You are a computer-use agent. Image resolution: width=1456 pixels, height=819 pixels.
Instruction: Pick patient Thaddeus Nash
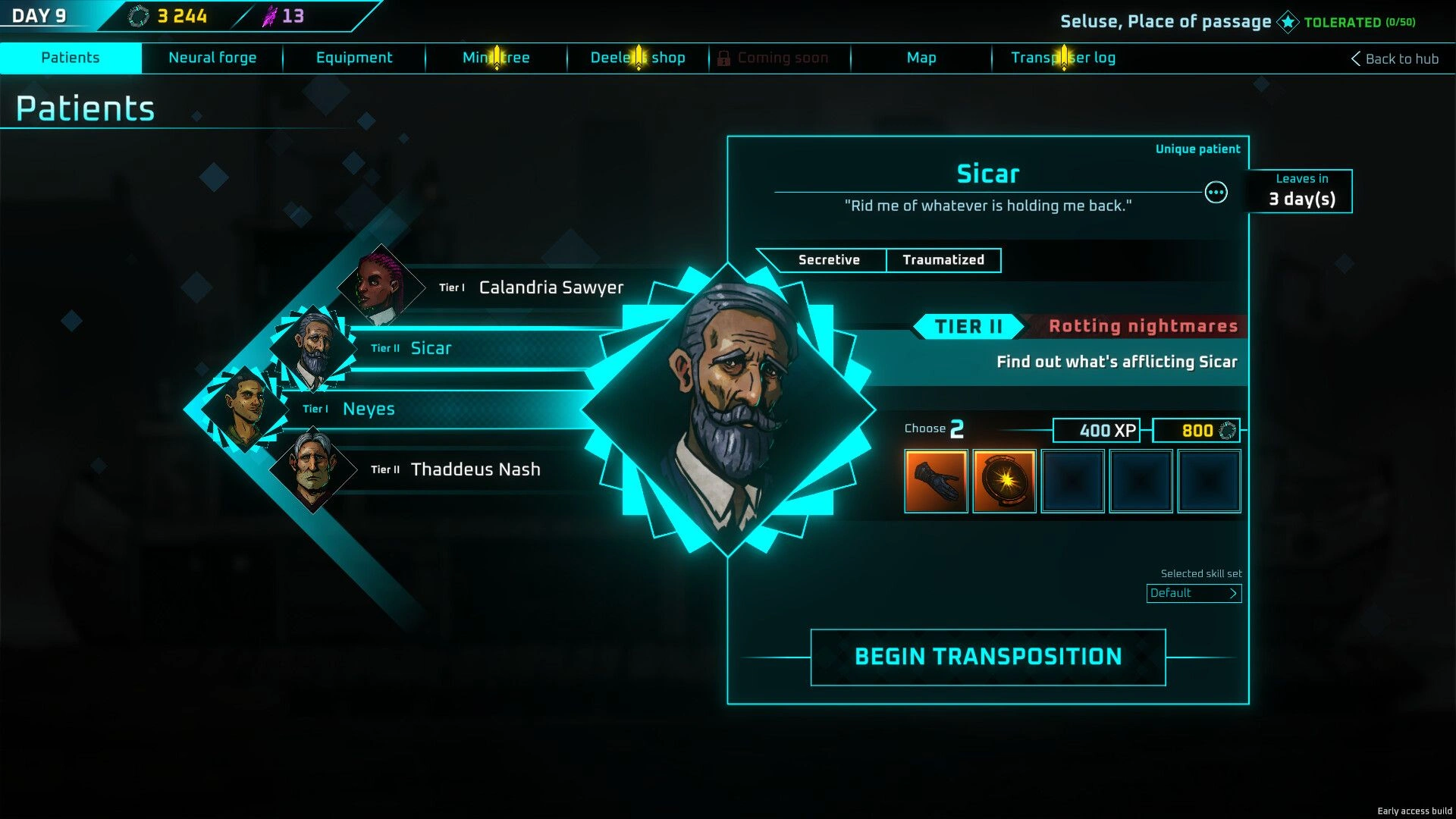(x=475, y=469)
